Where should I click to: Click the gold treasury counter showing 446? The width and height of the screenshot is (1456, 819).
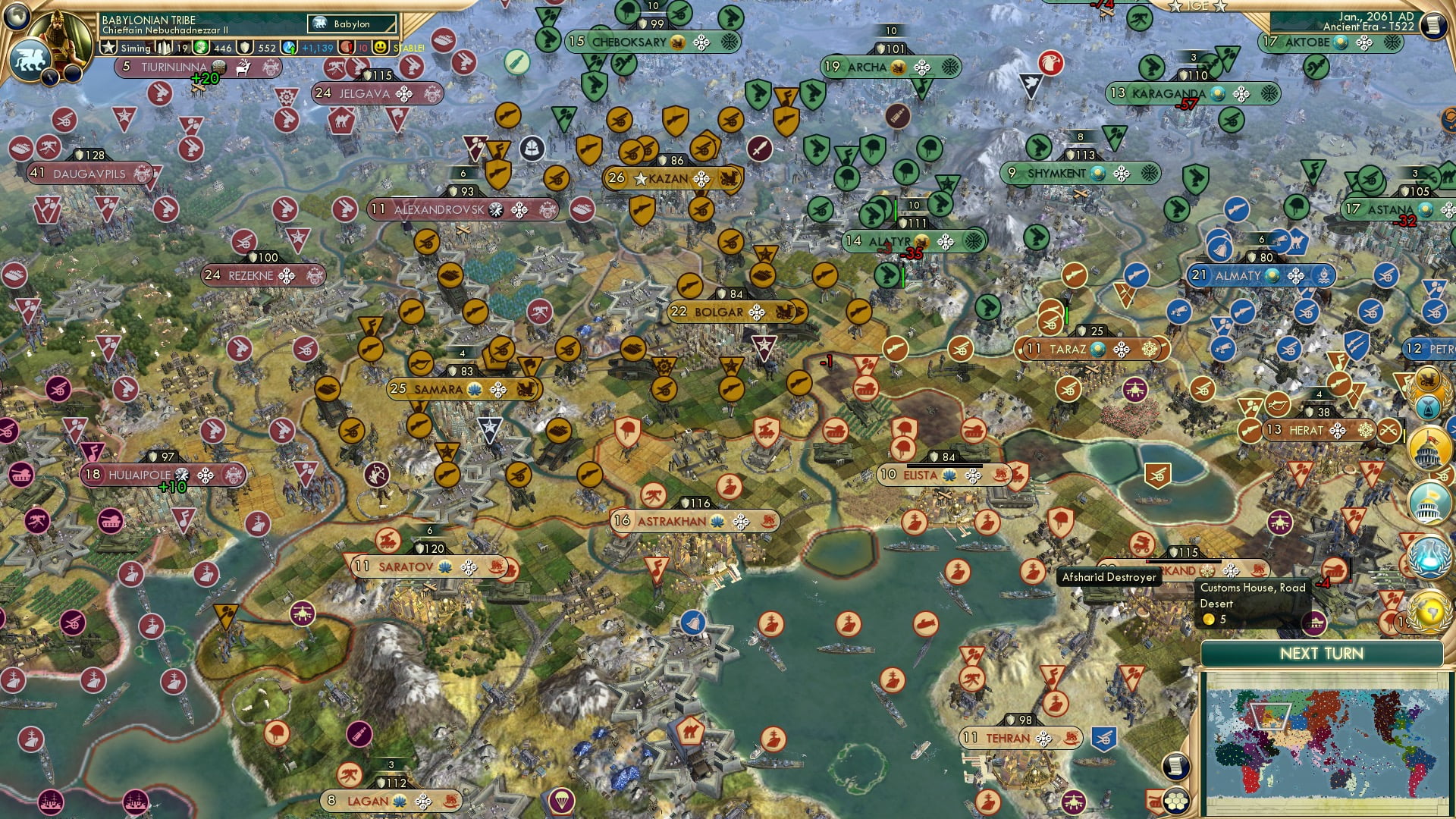tap(223, 47)
